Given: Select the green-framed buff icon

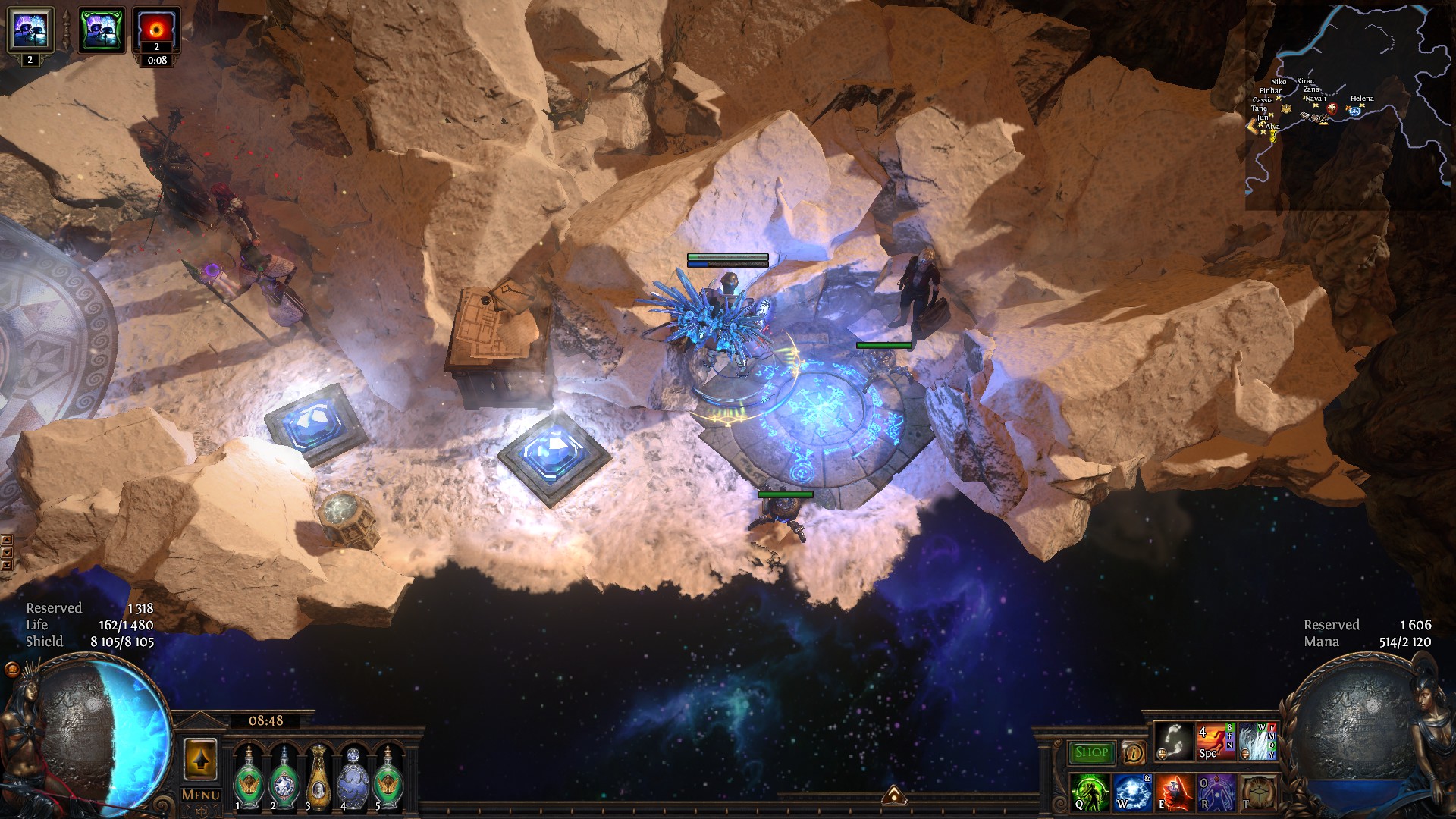Looking at the screenshot, I should (x=102, y=30).
